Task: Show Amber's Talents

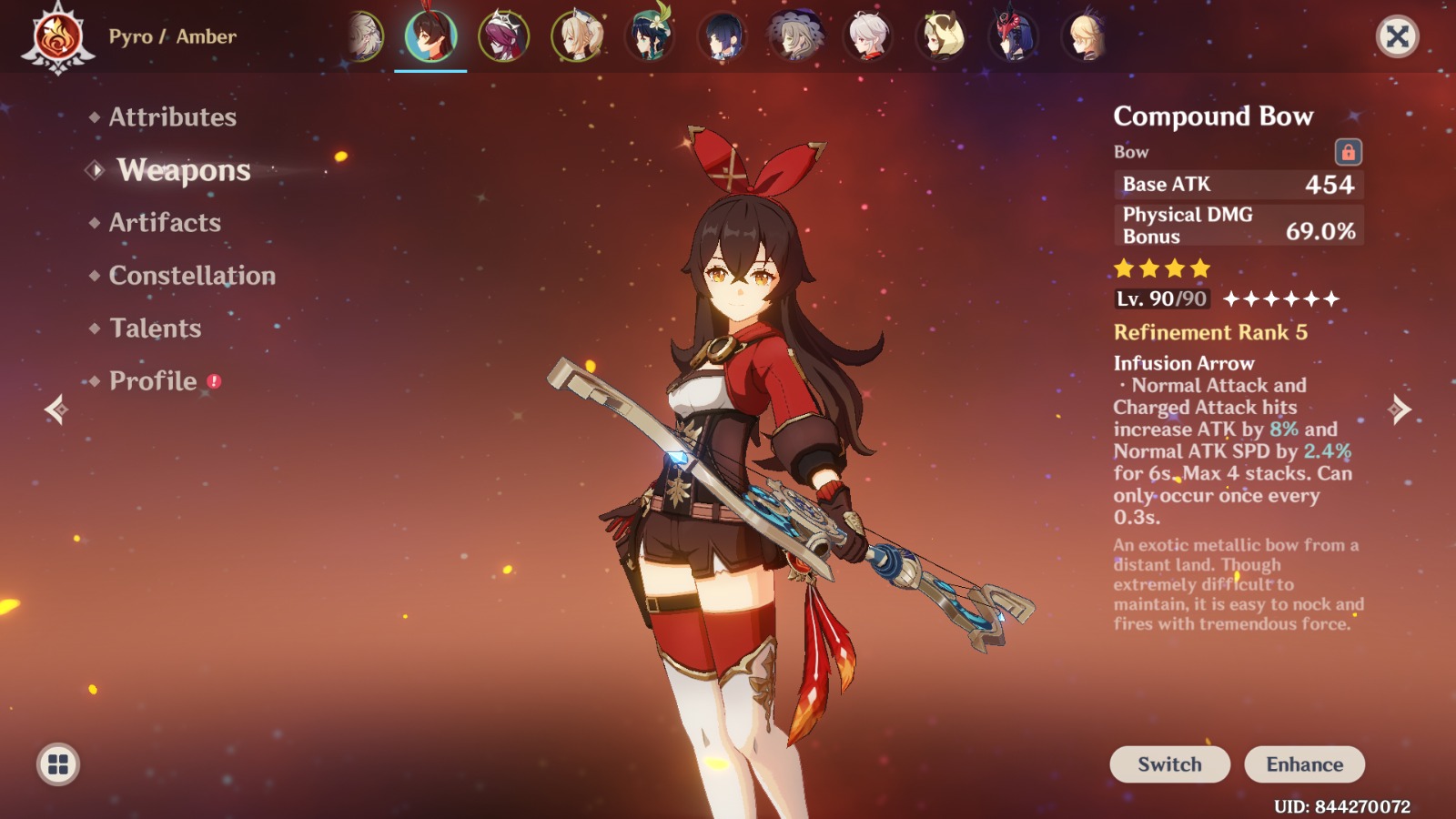Action: 155,329
